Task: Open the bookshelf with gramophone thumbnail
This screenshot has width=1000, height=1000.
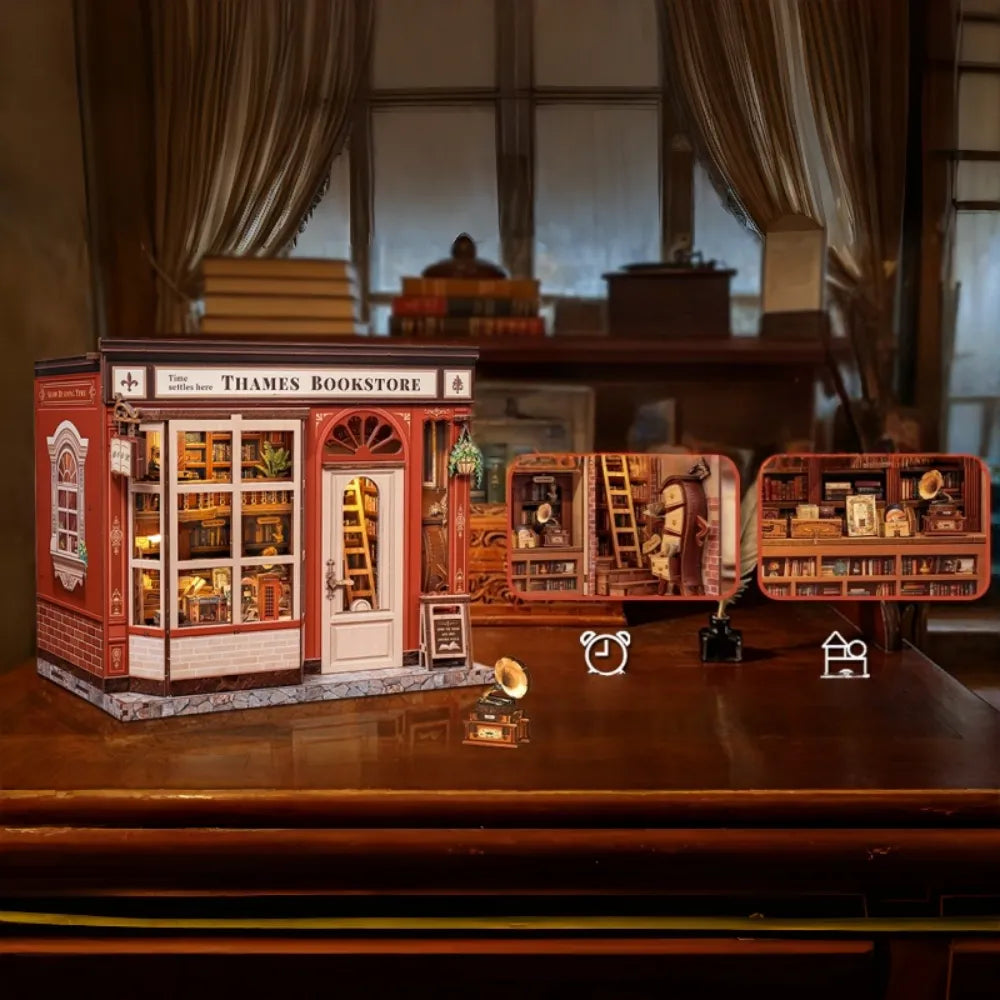Action: click(873, 526)
